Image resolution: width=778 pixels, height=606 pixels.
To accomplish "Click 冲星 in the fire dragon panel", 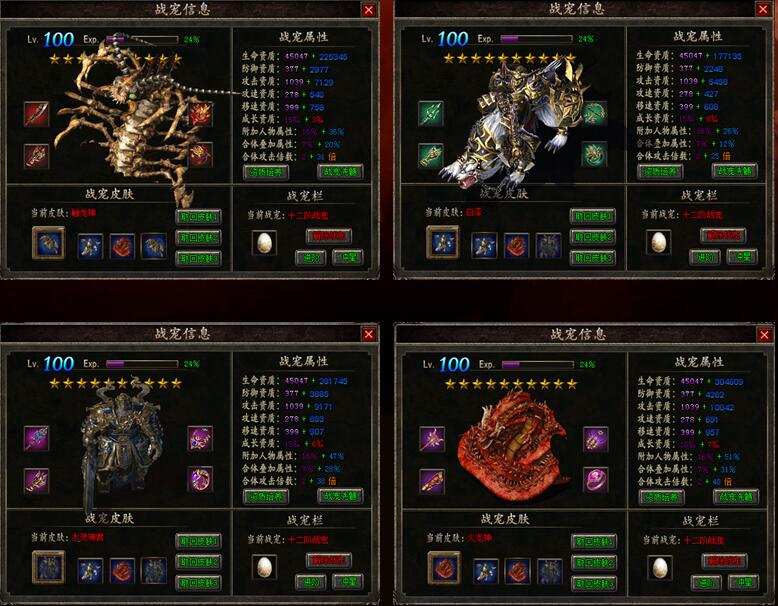I will coord(742,583).
